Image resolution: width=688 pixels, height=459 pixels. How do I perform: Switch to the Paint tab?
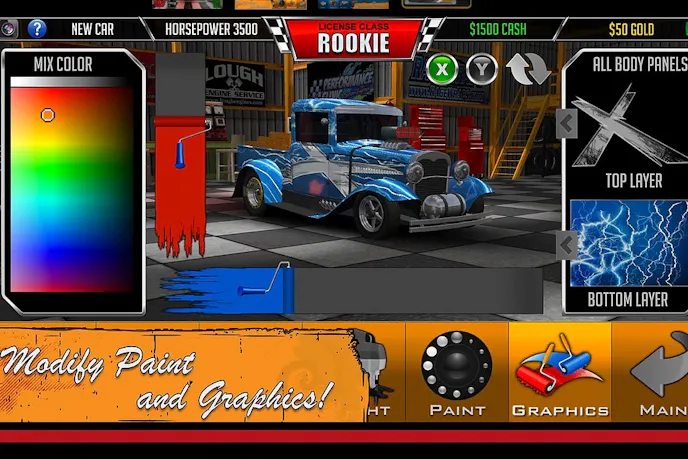tap(457, 372)
